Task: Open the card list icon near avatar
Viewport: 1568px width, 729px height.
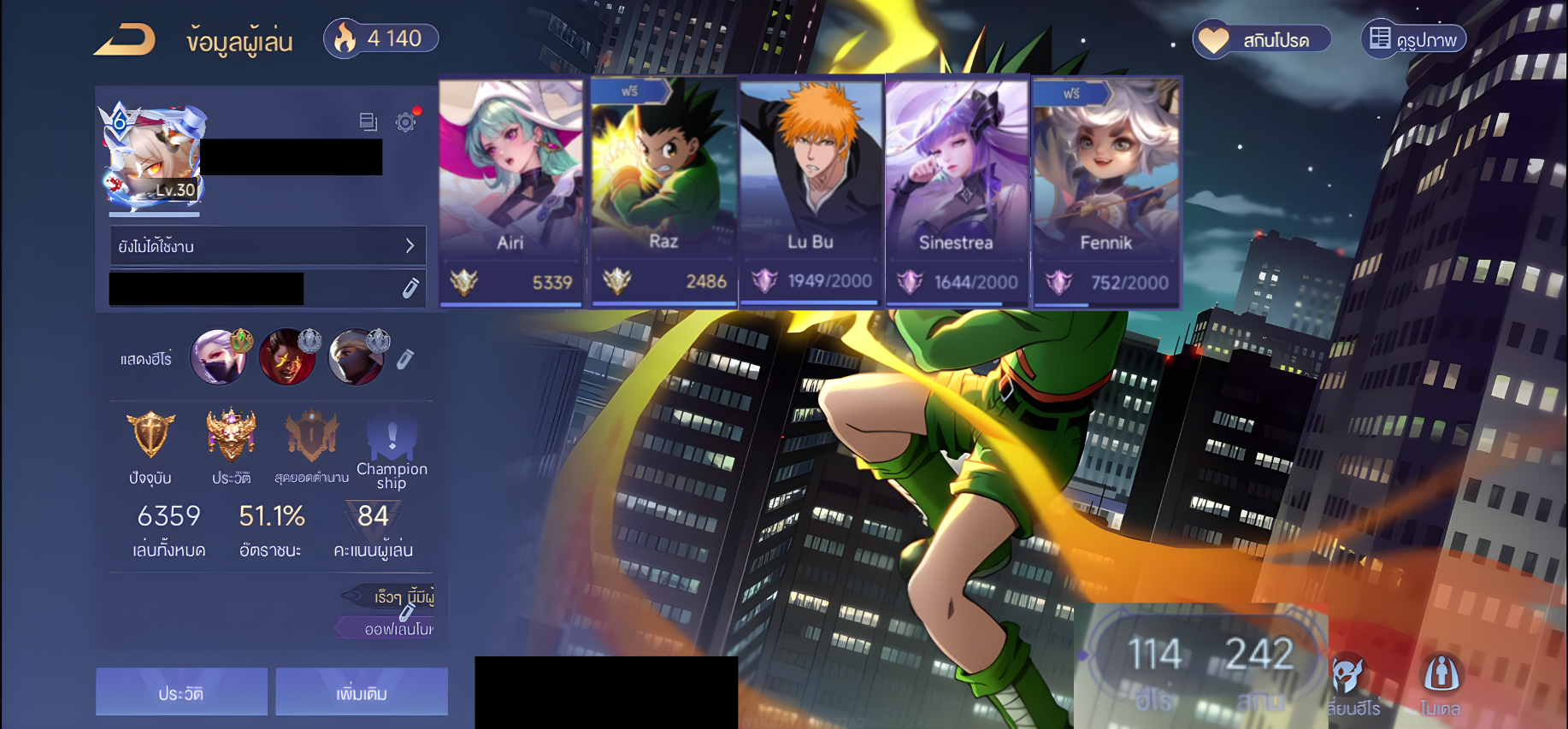Action: click(368, 122)
